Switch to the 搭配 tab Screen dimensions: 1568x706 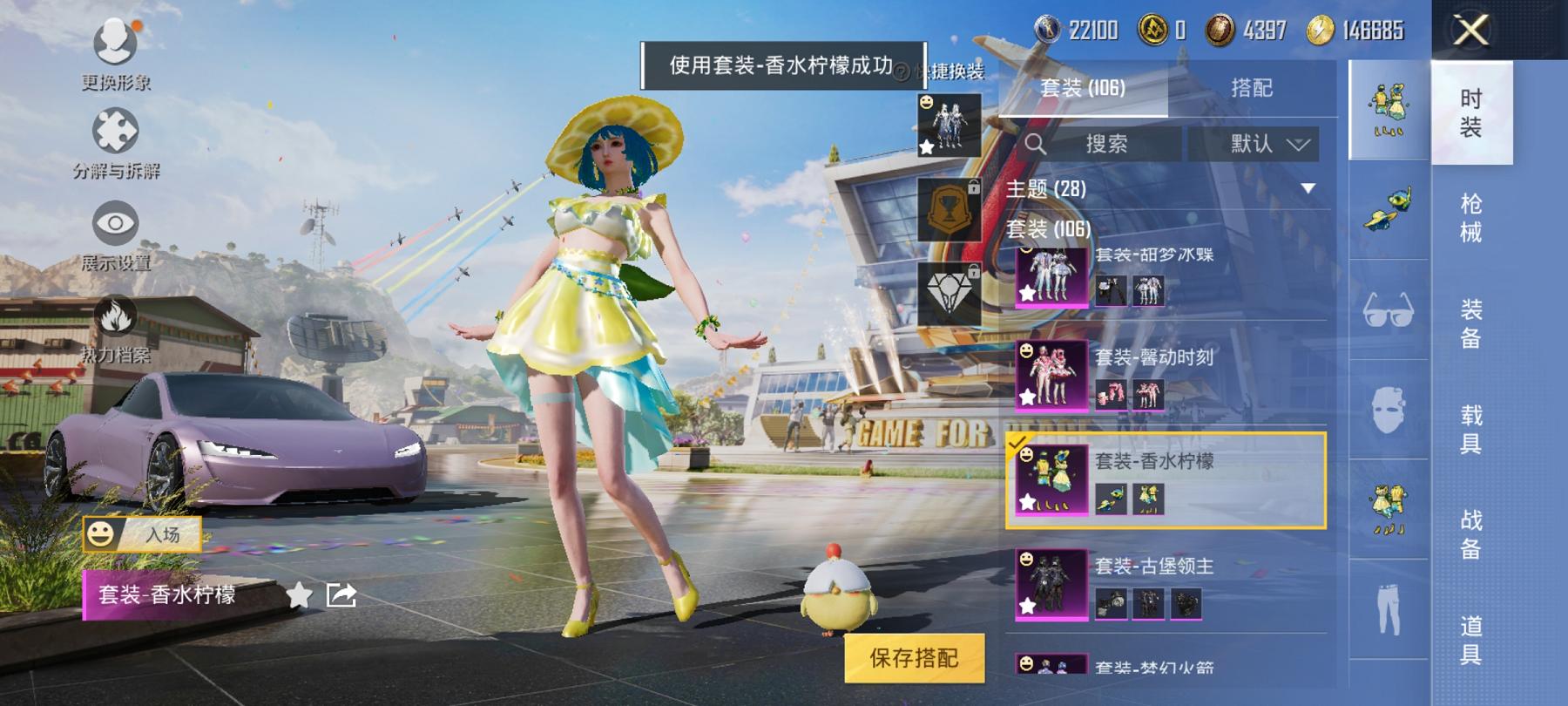pyautogui.click(x=1252, y=86)
